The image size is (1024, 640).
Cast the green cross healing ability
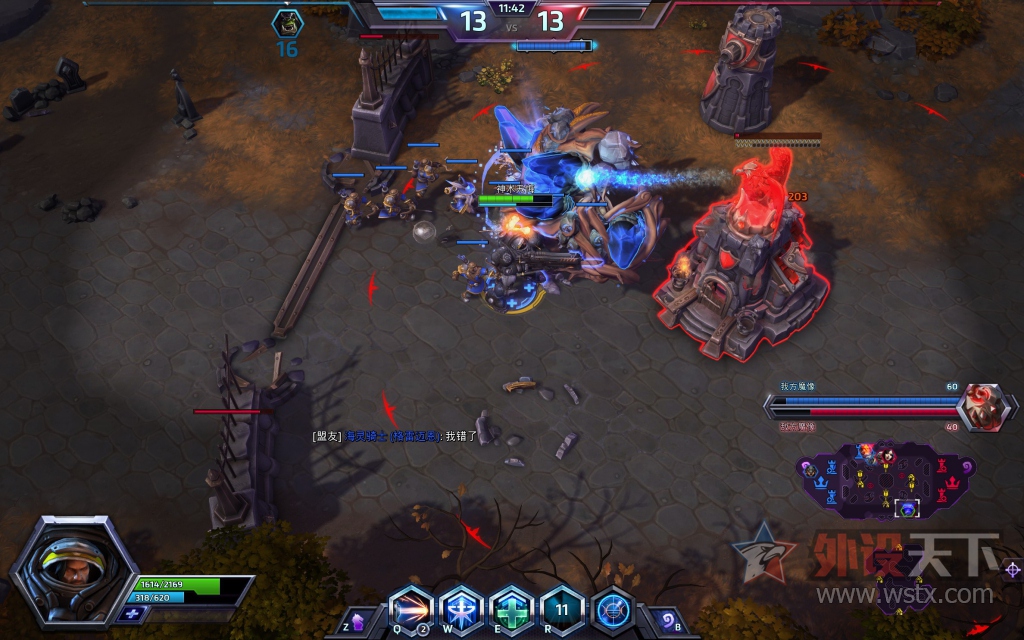coord(512,610)
